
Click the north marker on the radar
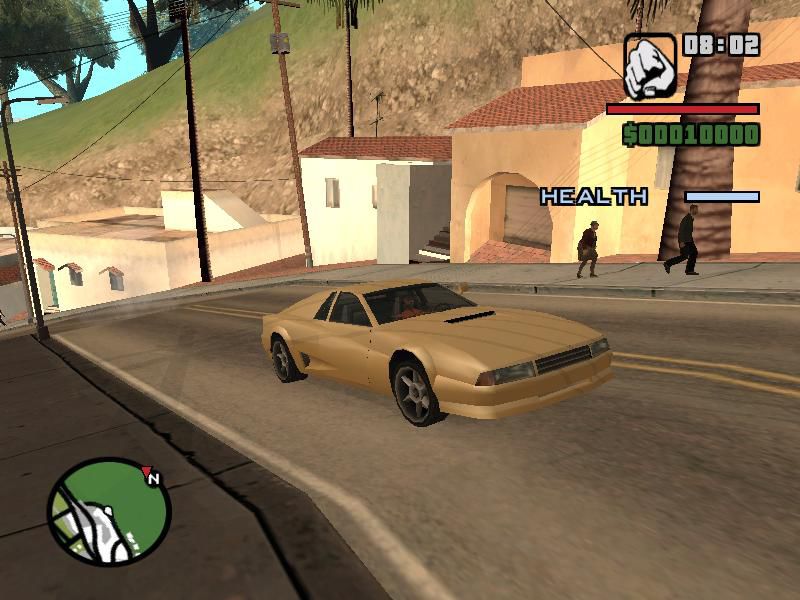pyautogui.click(x=152, y=478)
